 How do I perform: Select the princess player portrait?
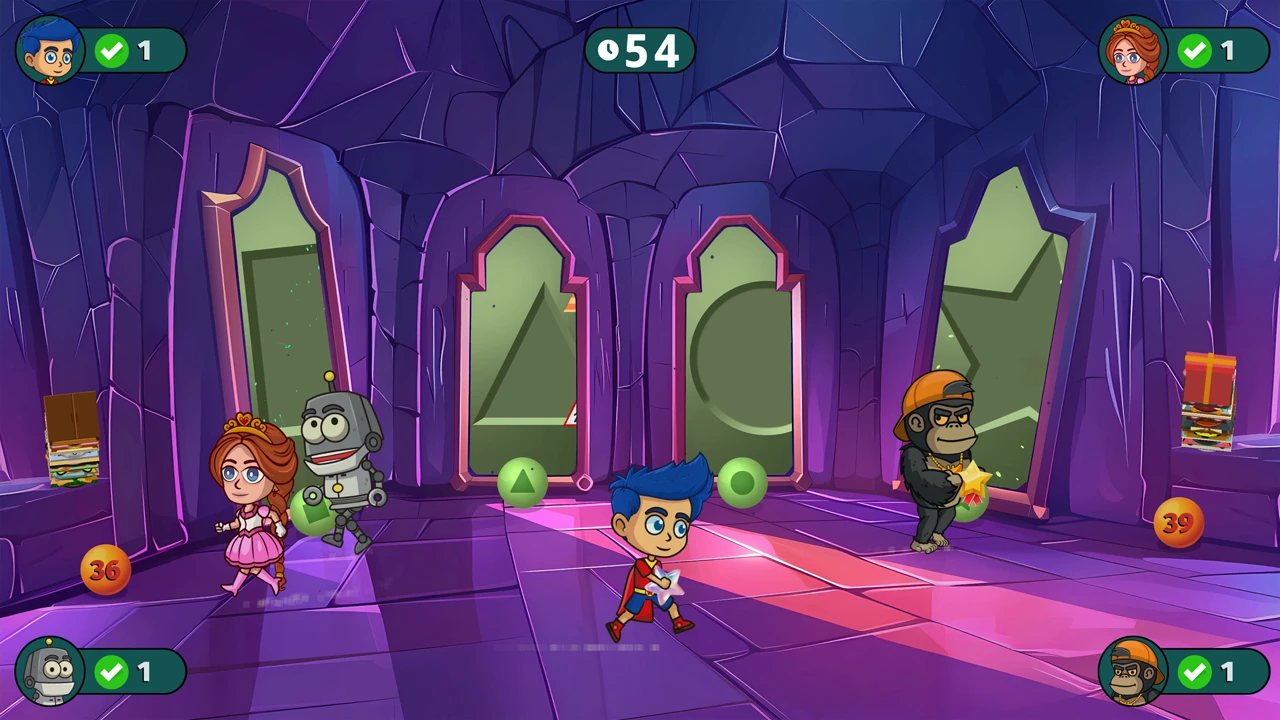(x=1133, y=50)
